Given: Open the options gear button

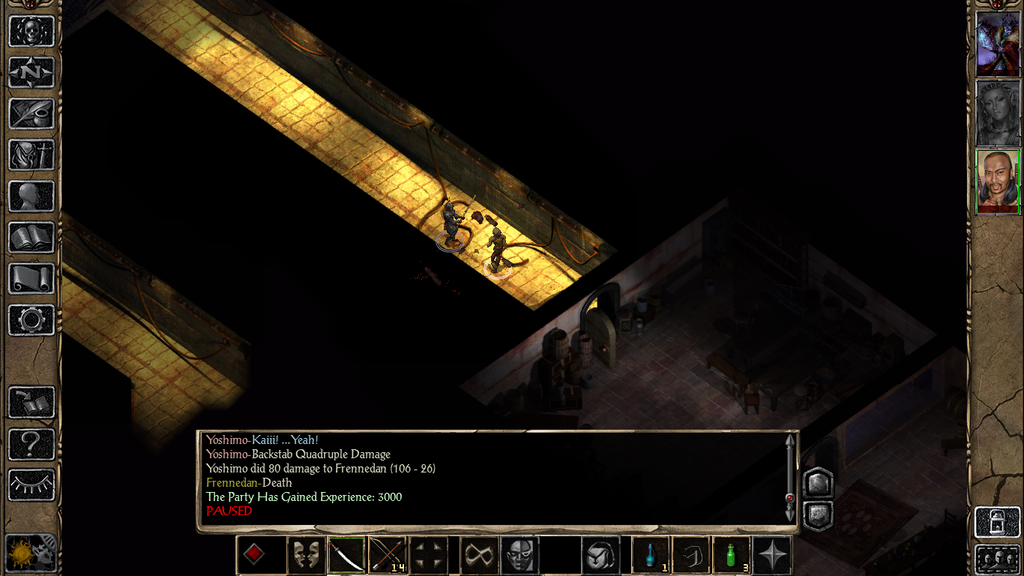Looking at the screenshot, I should (31, 319).
